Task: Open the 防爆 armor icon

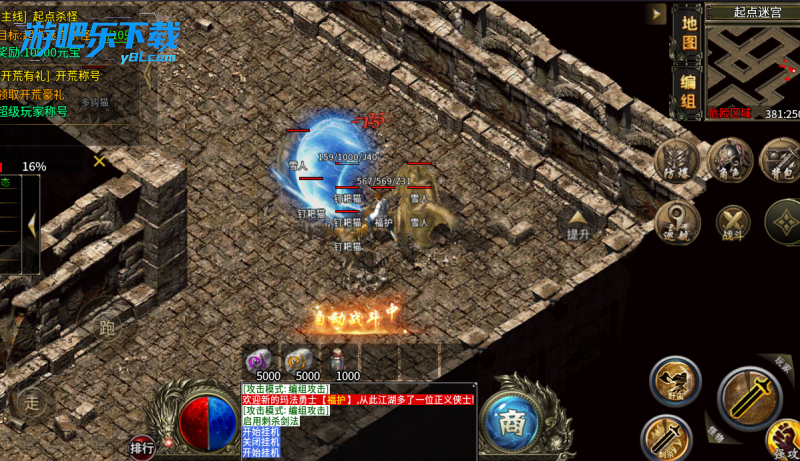Action: click(x=677, y=161)
